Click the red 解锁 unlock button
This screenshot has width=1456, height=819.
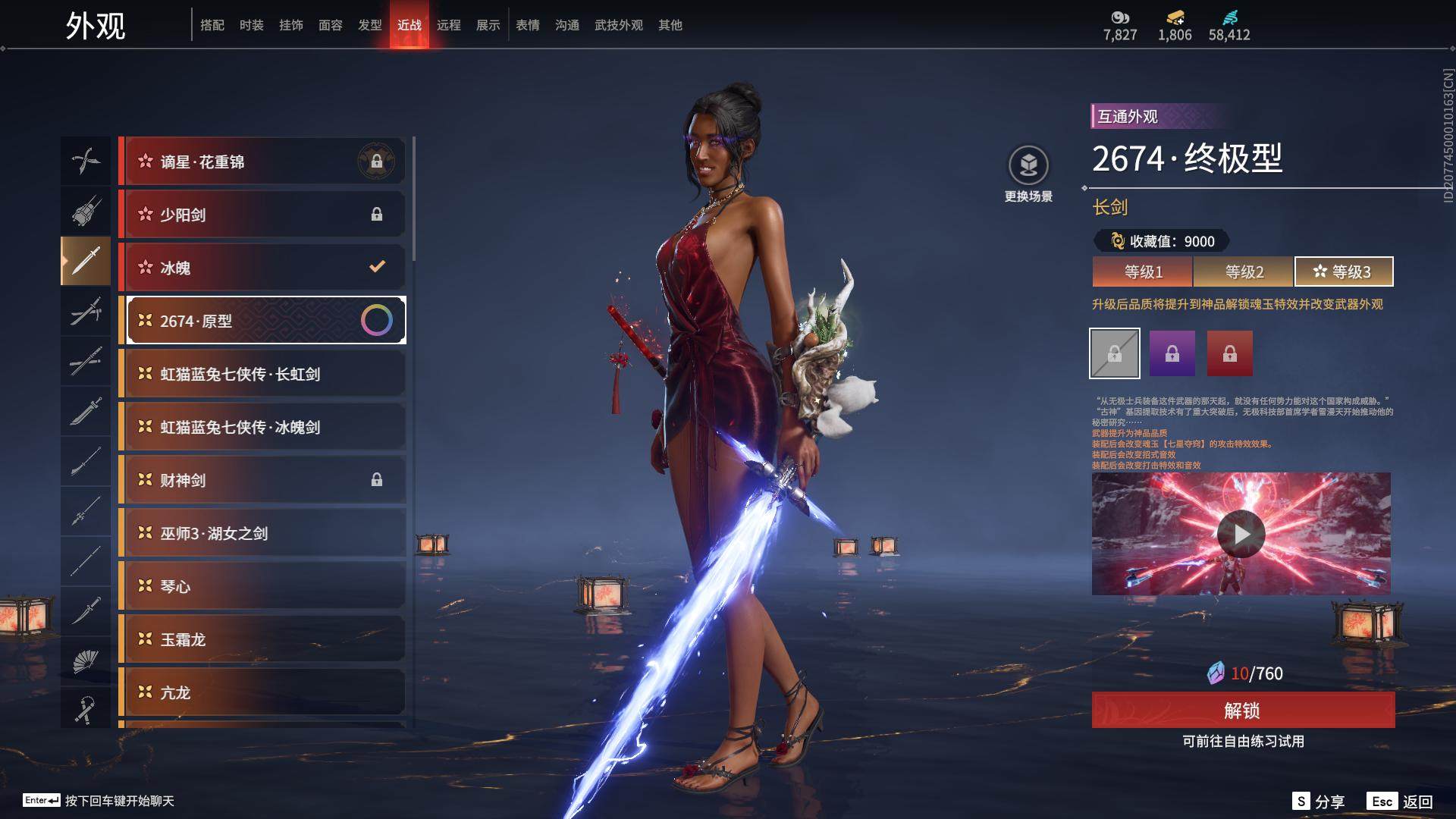click(1242, 711)
